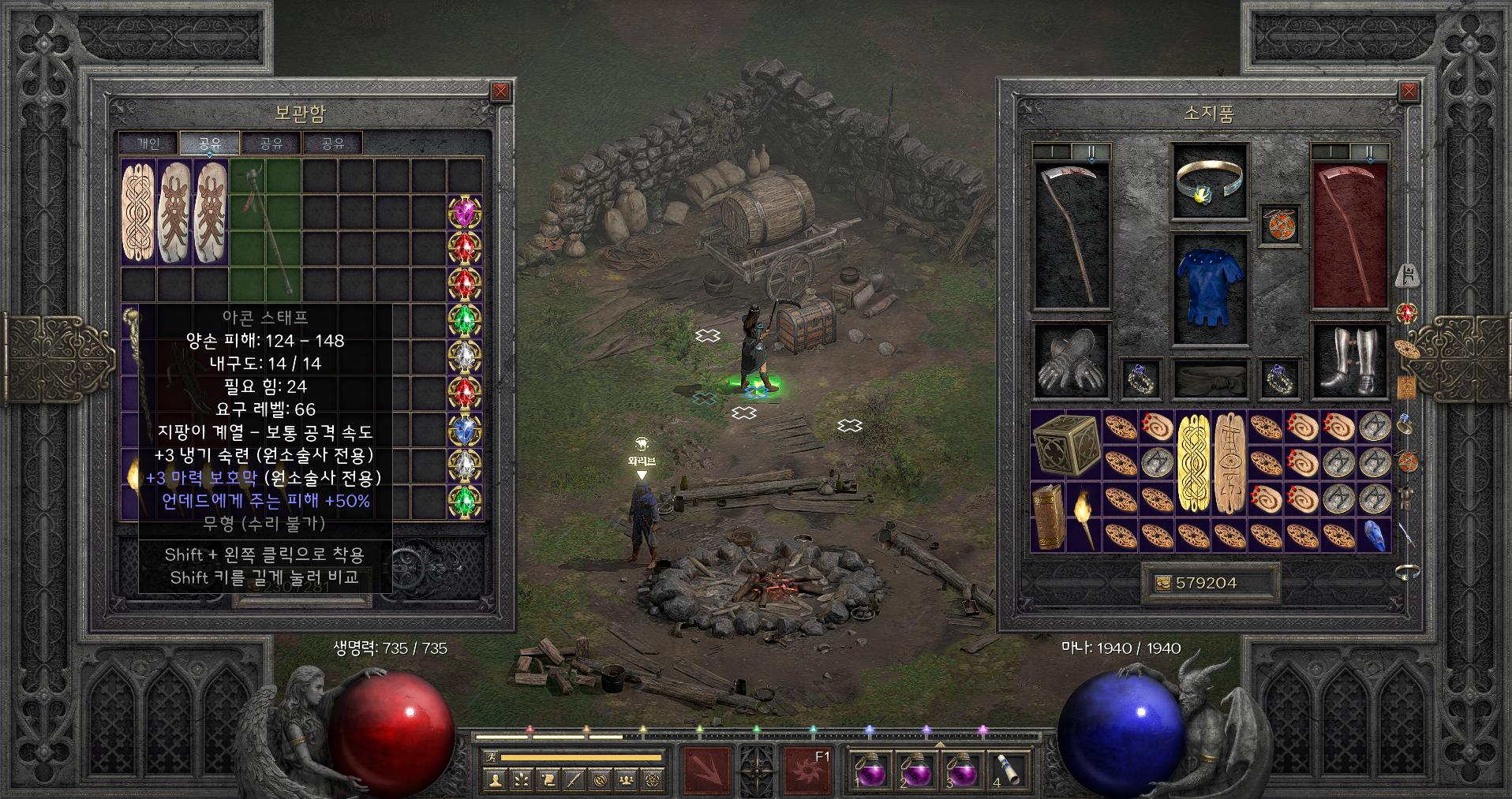Close the stash panel

tap(500, 92)
